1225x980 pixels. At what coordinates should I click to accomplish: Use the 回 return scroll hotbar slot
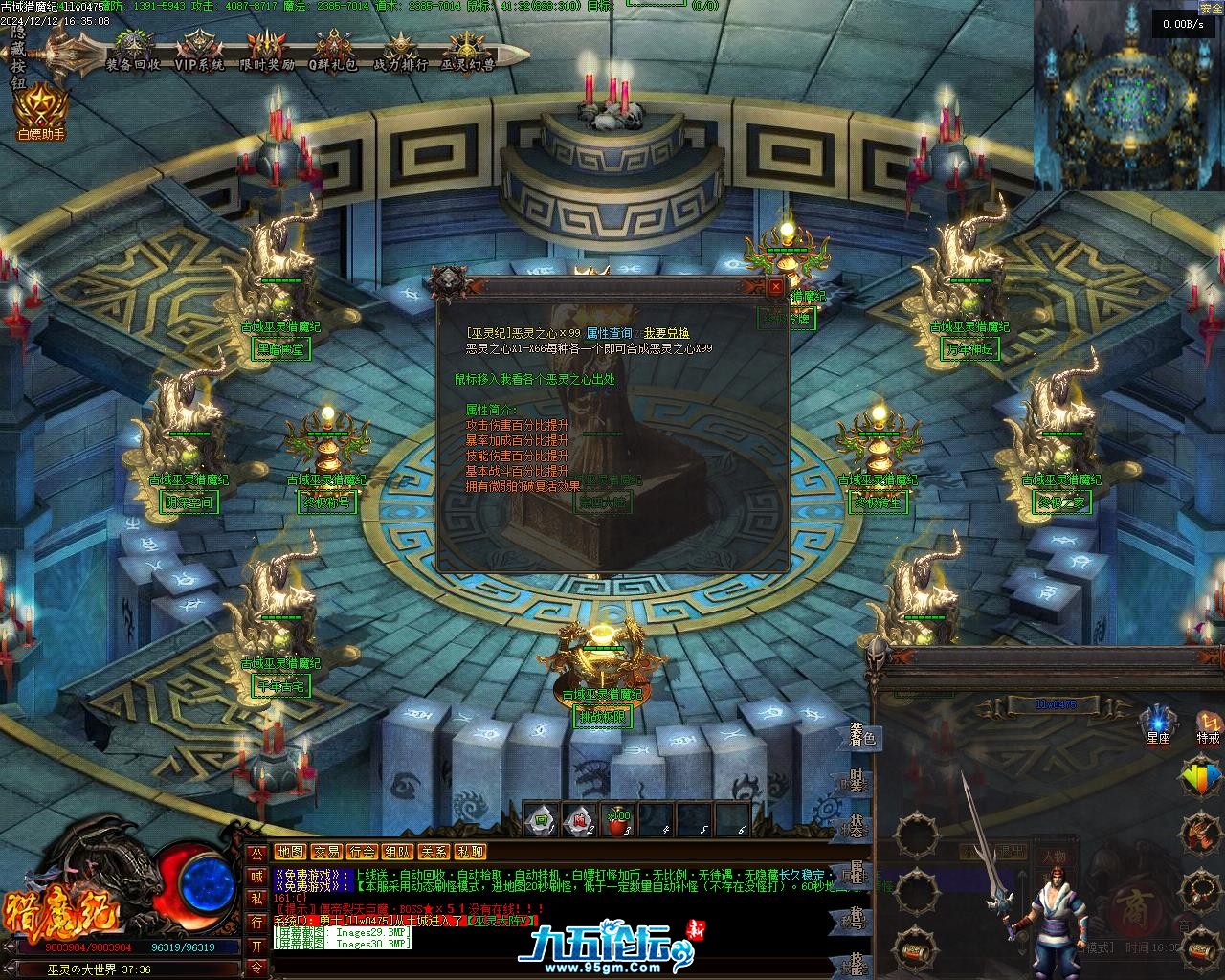542,820
